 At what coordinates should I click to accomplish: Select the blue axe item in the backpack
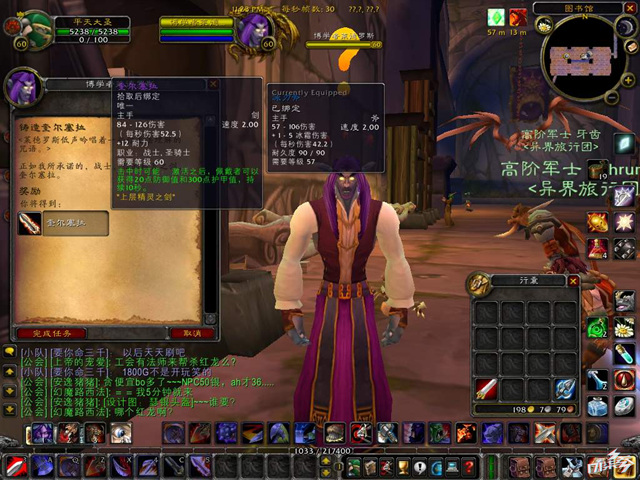[x=565, y=388]
